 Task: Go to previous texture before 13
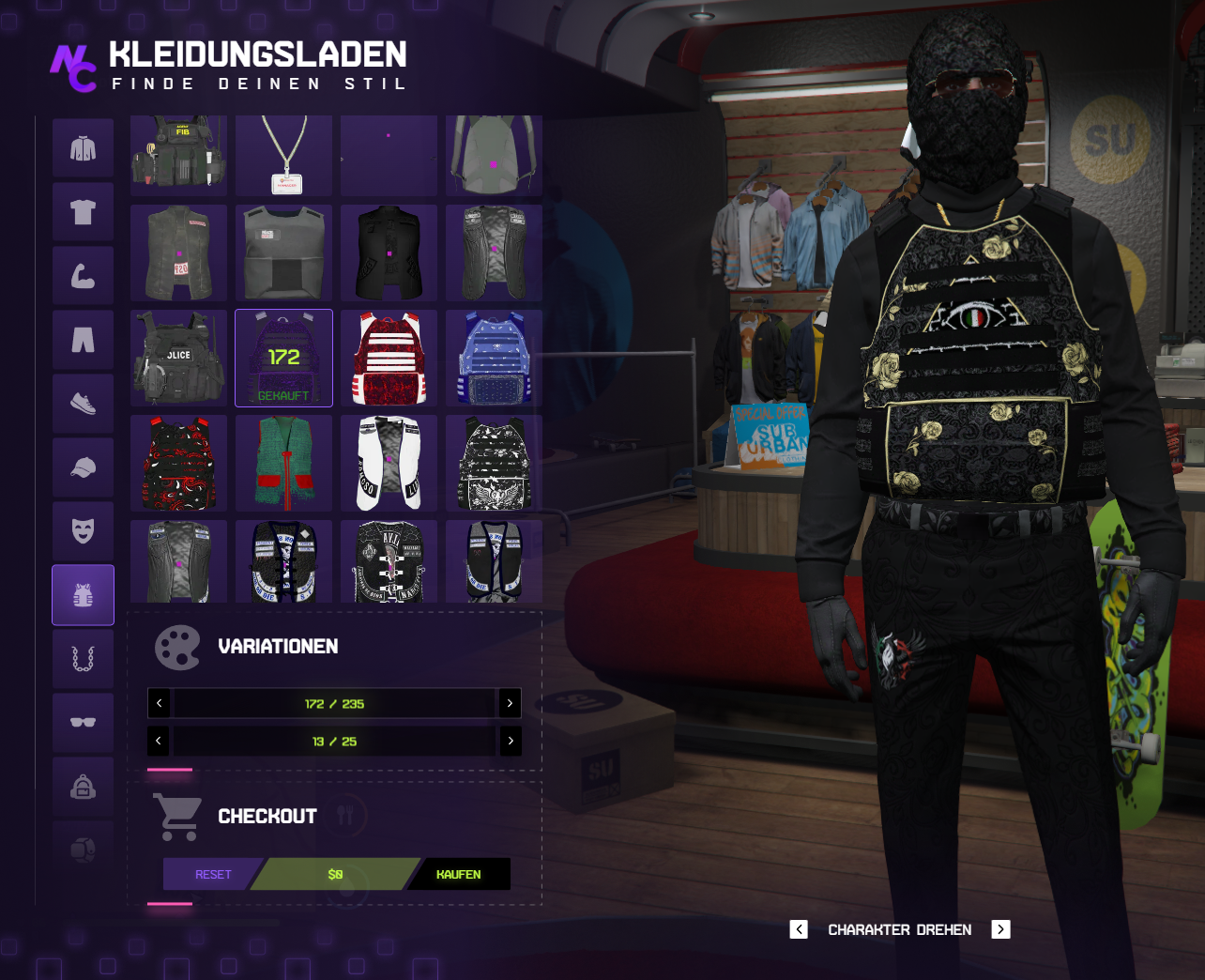[159, 741]
